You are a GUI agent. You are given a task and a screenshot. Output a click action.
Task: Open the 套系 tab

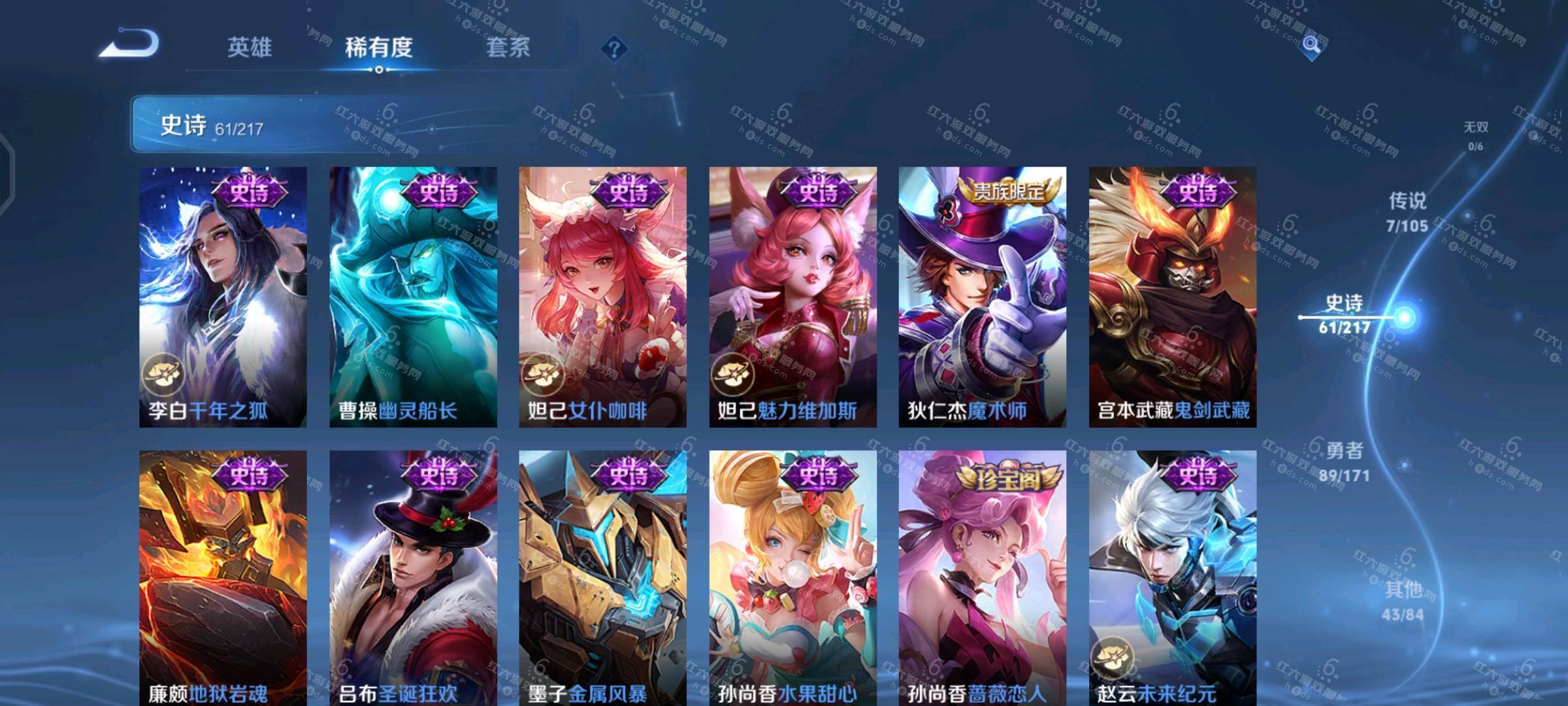(508, 47)
